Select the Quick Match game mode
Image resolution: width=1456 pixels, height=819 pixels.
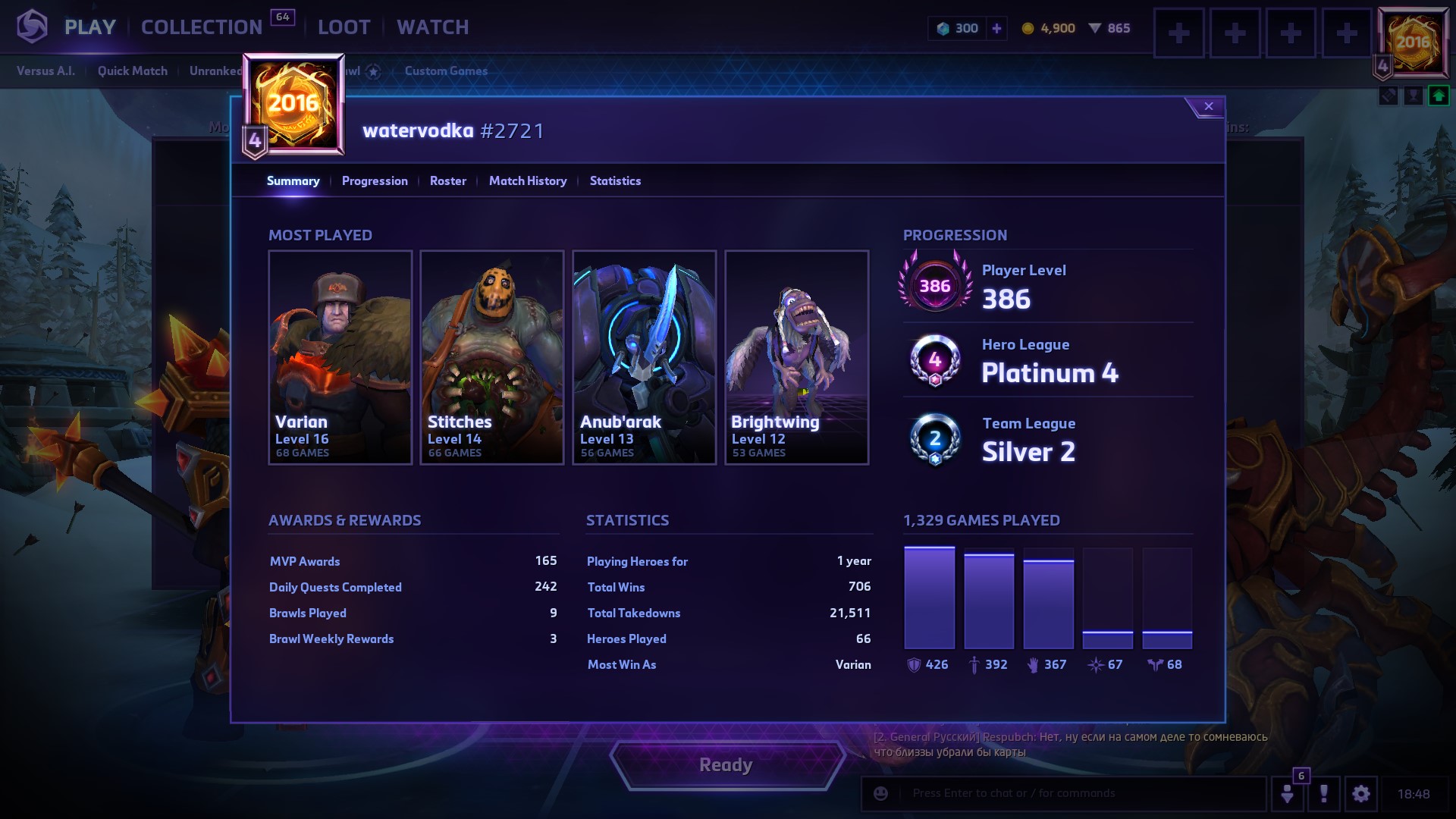132,71
